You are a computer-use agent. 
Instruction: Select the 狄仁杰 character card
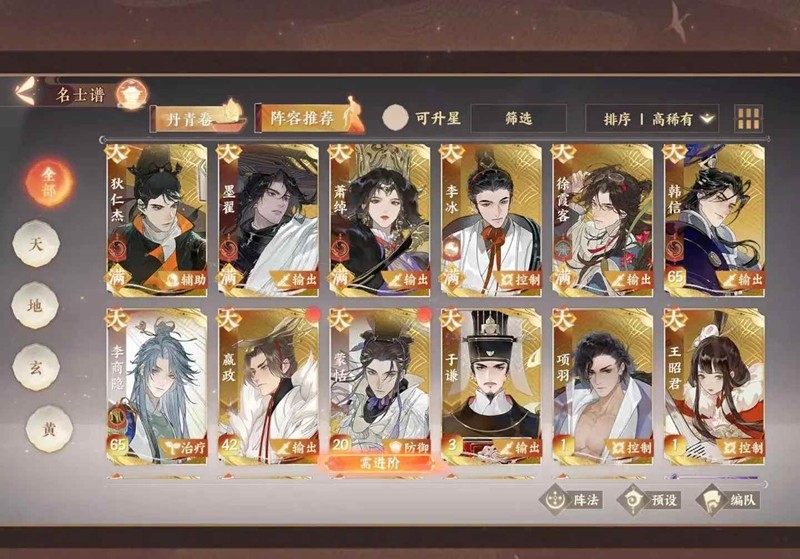[x=157, y=220]
